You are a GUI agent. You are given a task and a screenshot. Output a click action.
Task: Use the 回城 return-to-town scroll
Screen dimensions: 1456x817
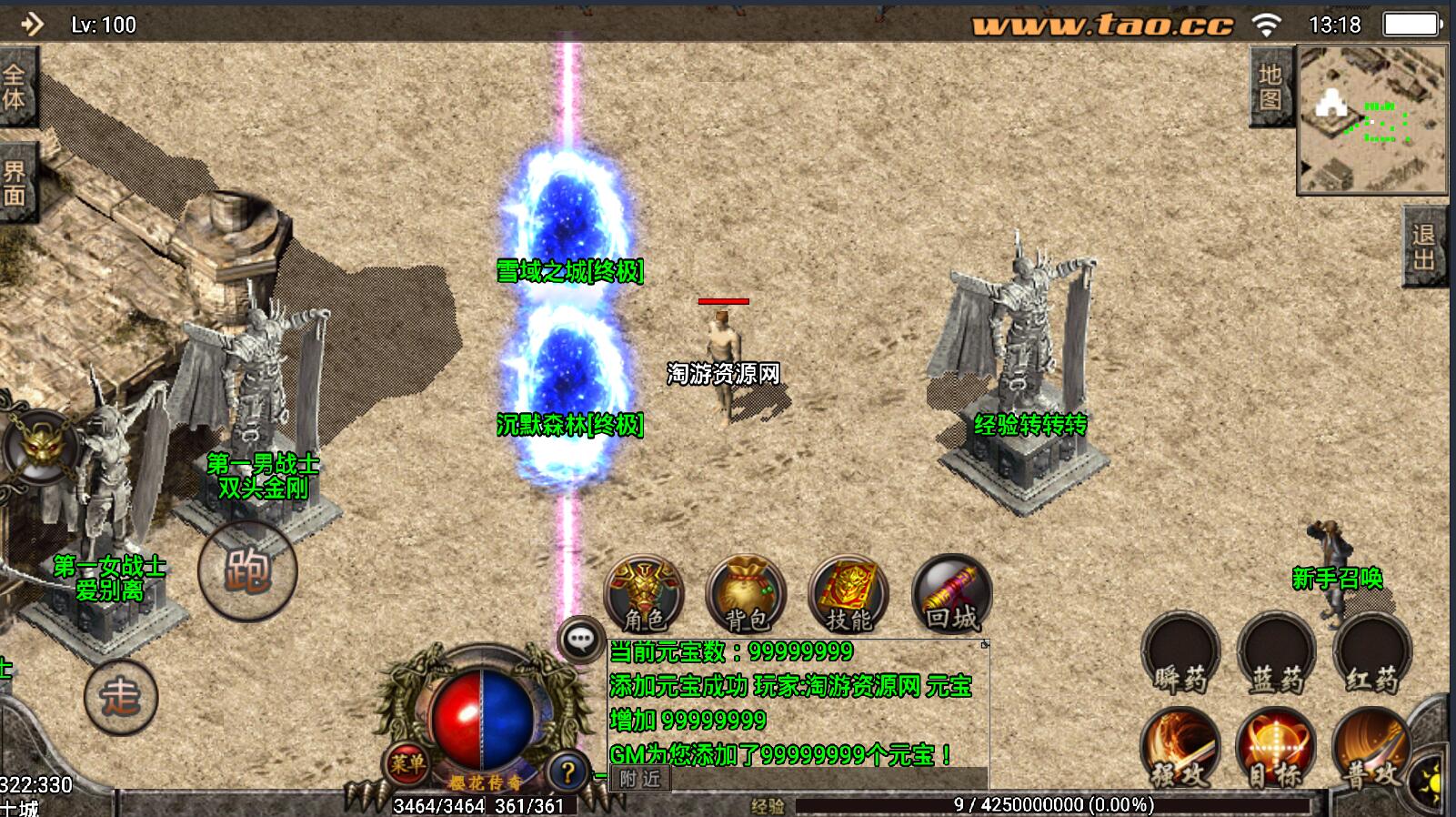click(950, 594)
